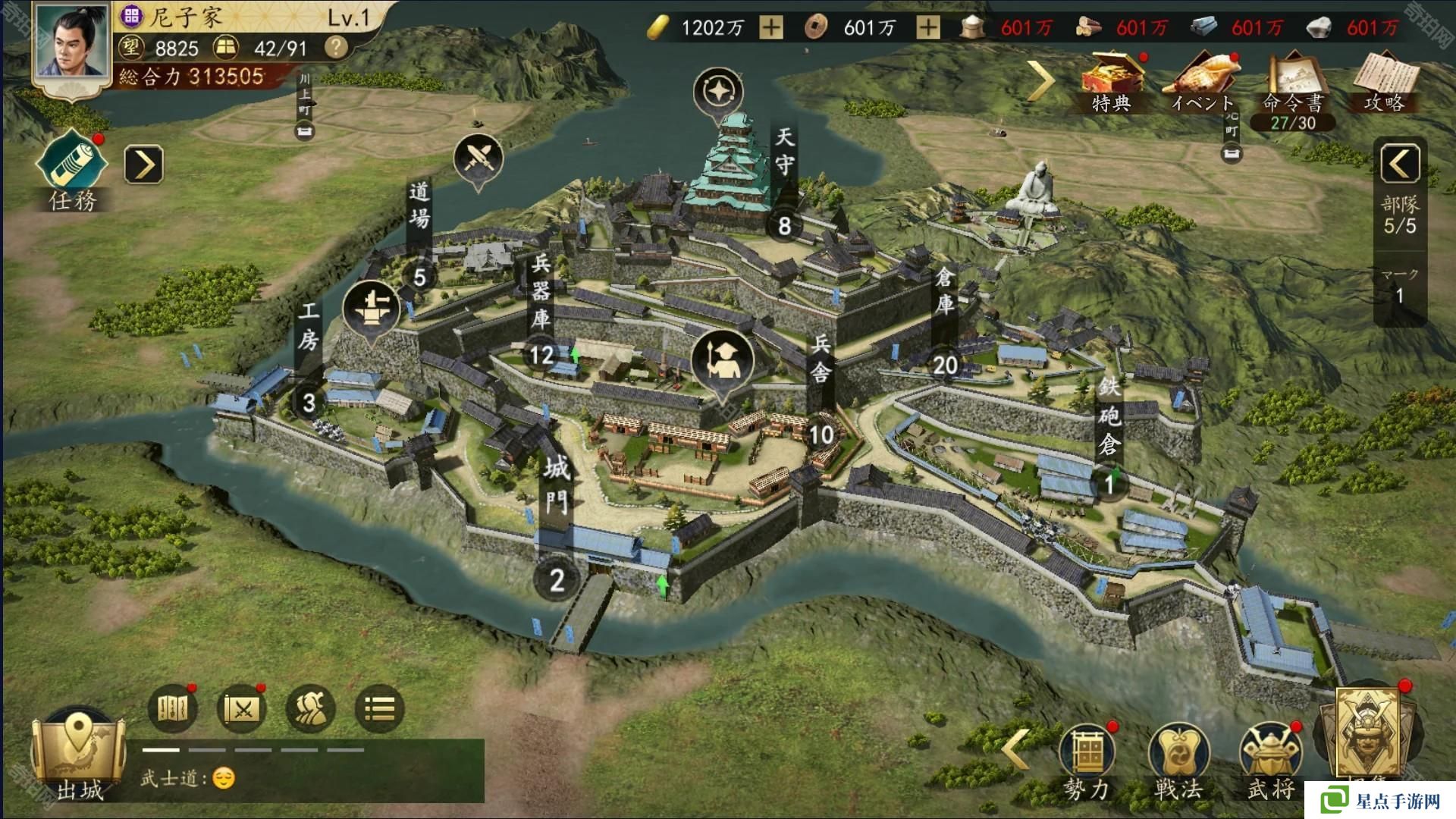This screenshot has height=819, width=1456.
Task: Select the 天守 castle keep label
Action: [x=784, y=152]
